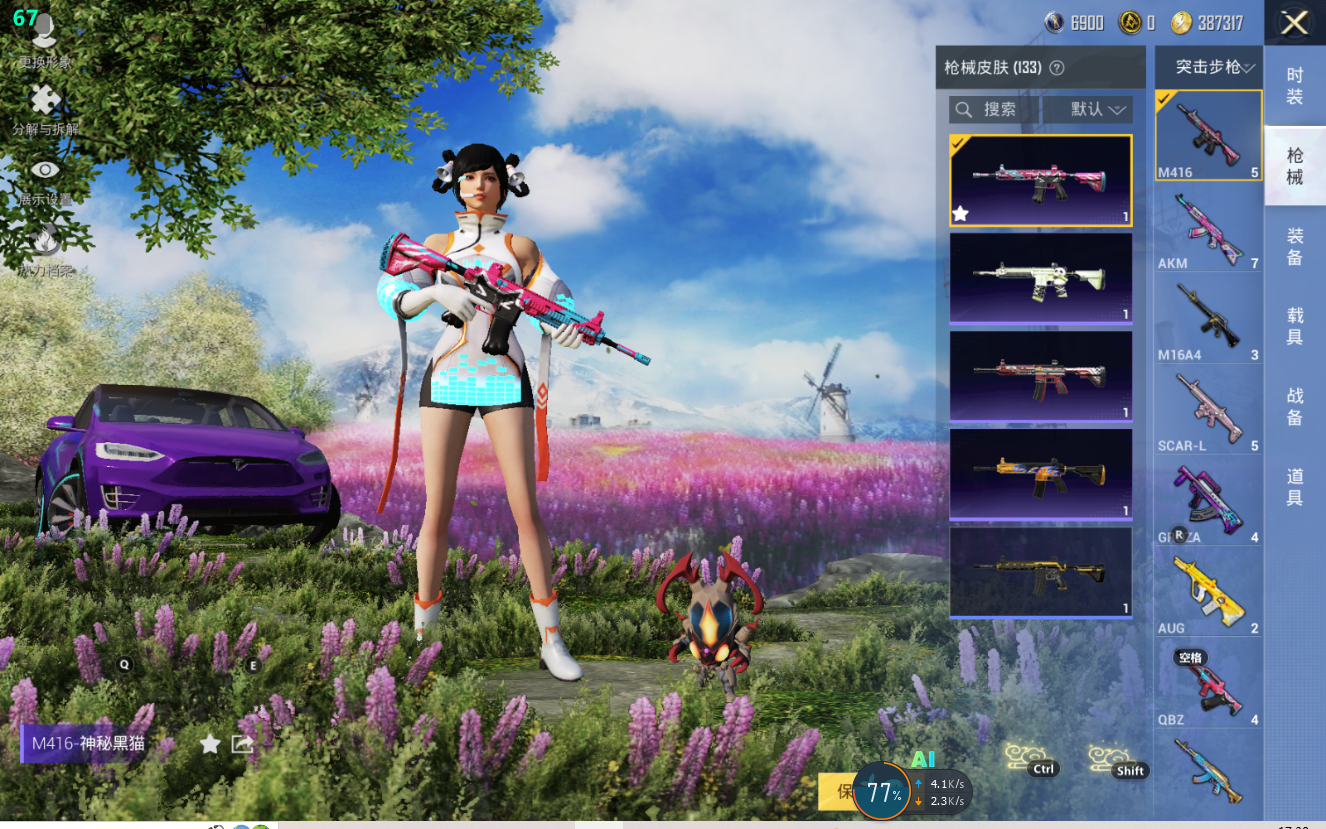1326x829 pixels.
Task: Choose the orange and blue M416 skin
Action: (x=1040, y=474)
